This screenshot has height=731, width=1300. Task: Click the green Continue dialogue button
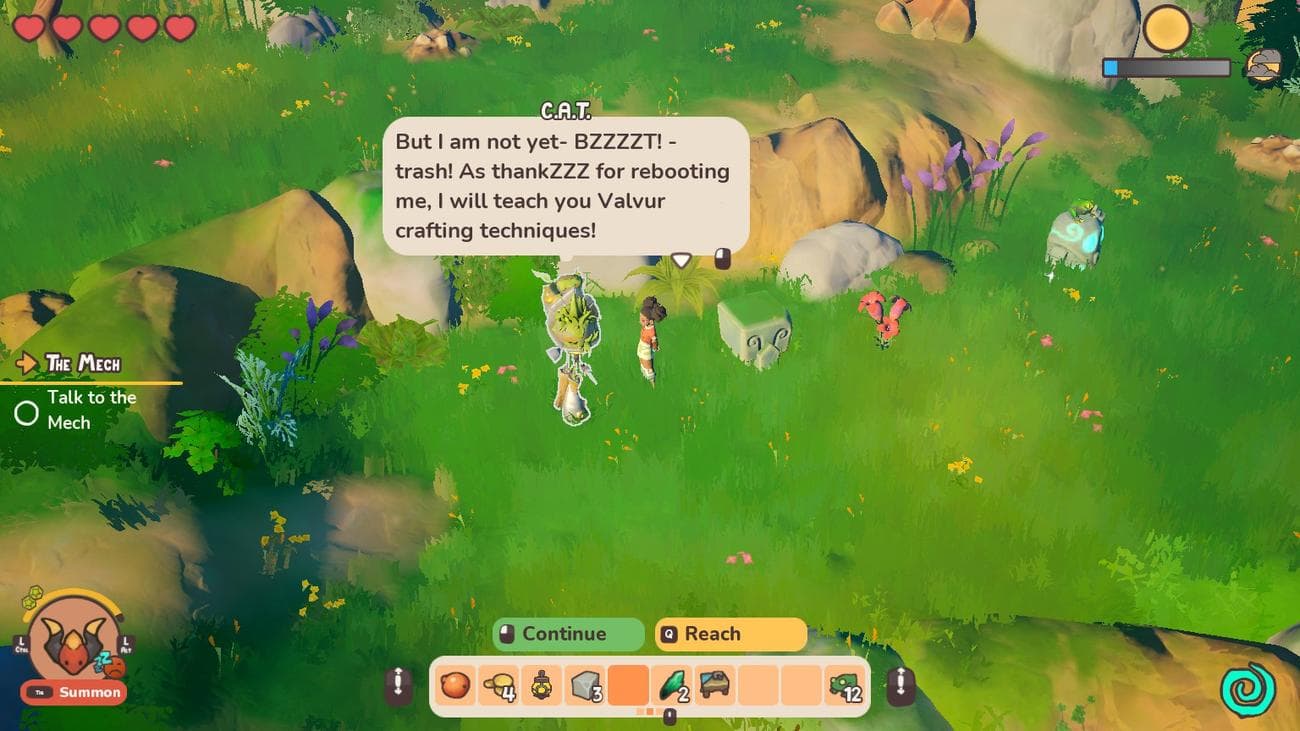[568, 634]
